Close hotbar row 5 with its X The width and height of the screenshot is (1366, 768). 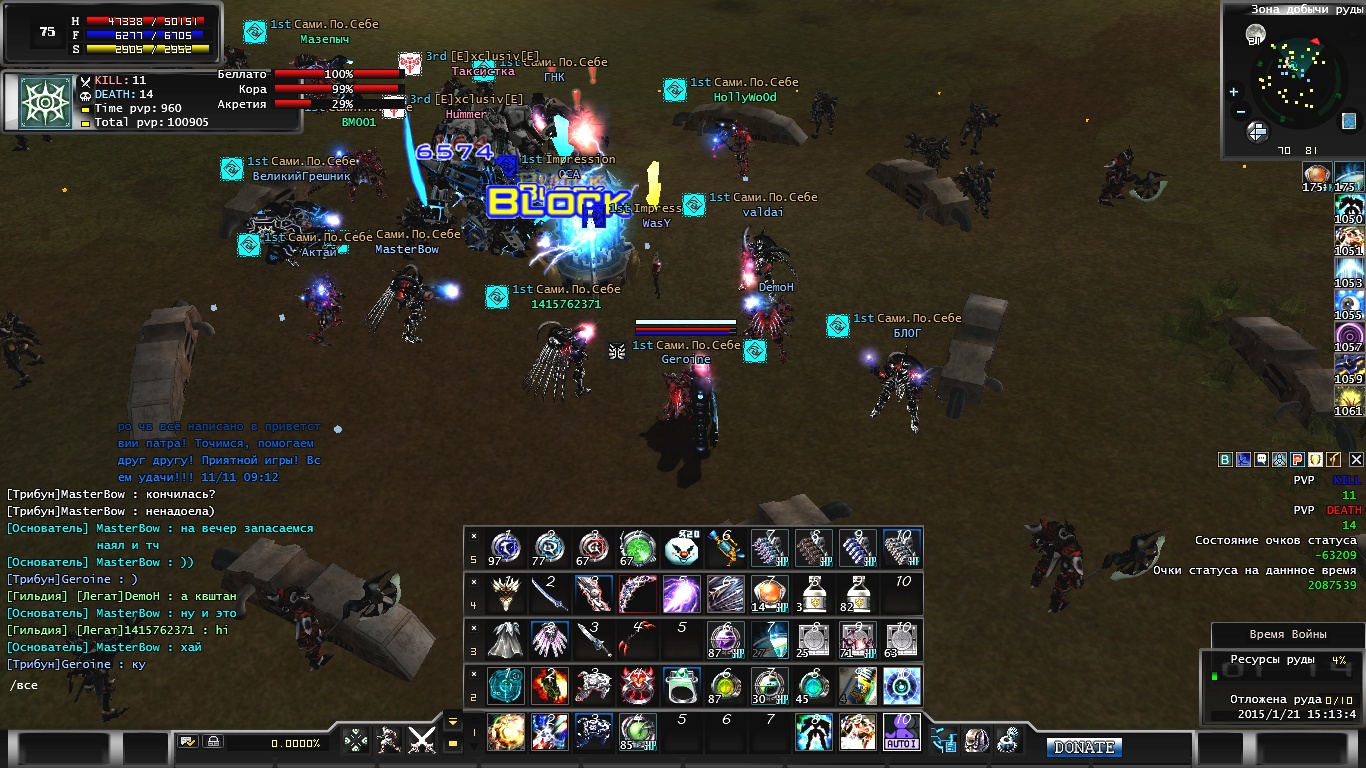[473, 535]
